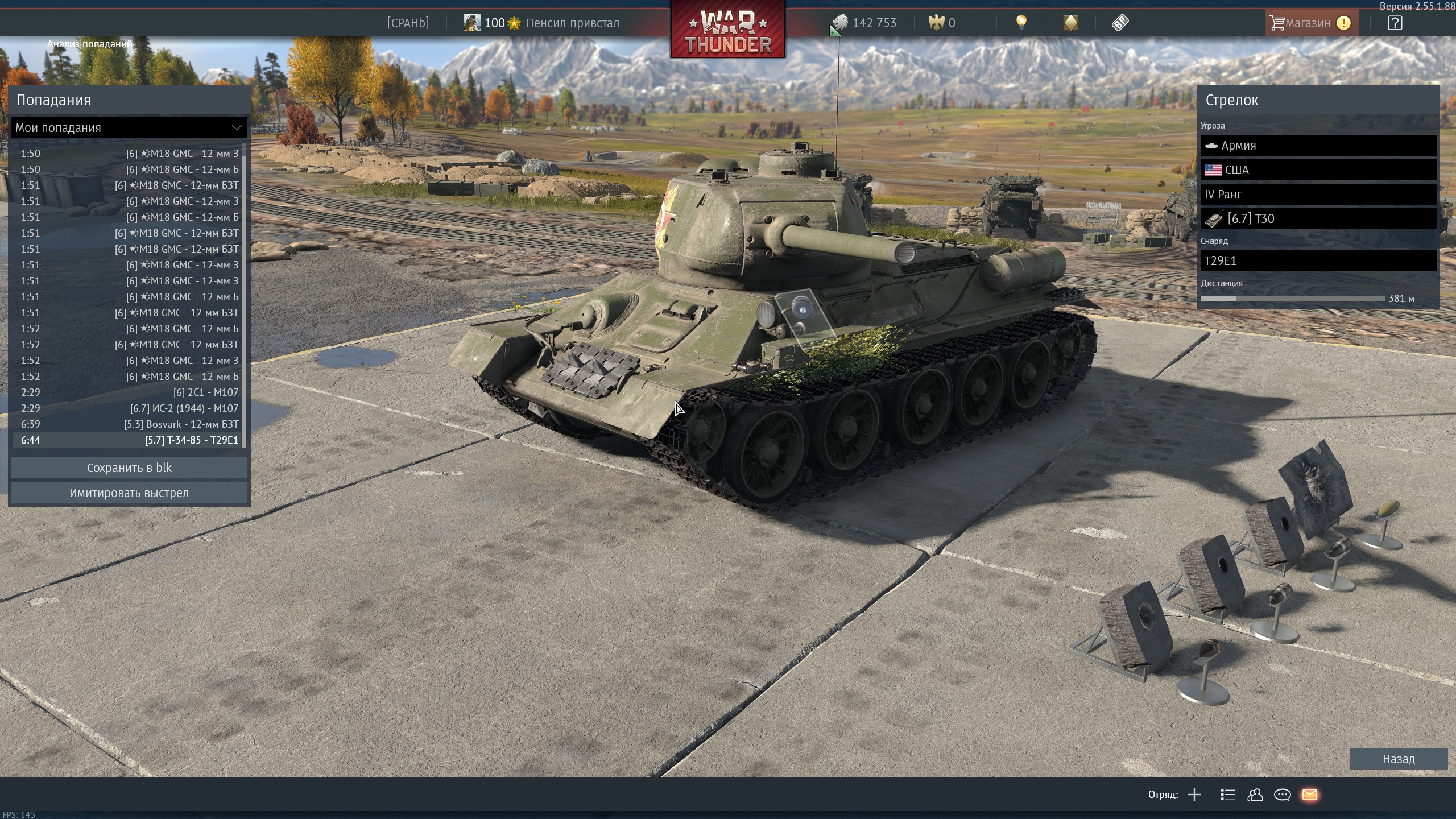Click the player profile 'Пенсил привстал'
The image size is (1456, 819).
[x=572, y=23]
